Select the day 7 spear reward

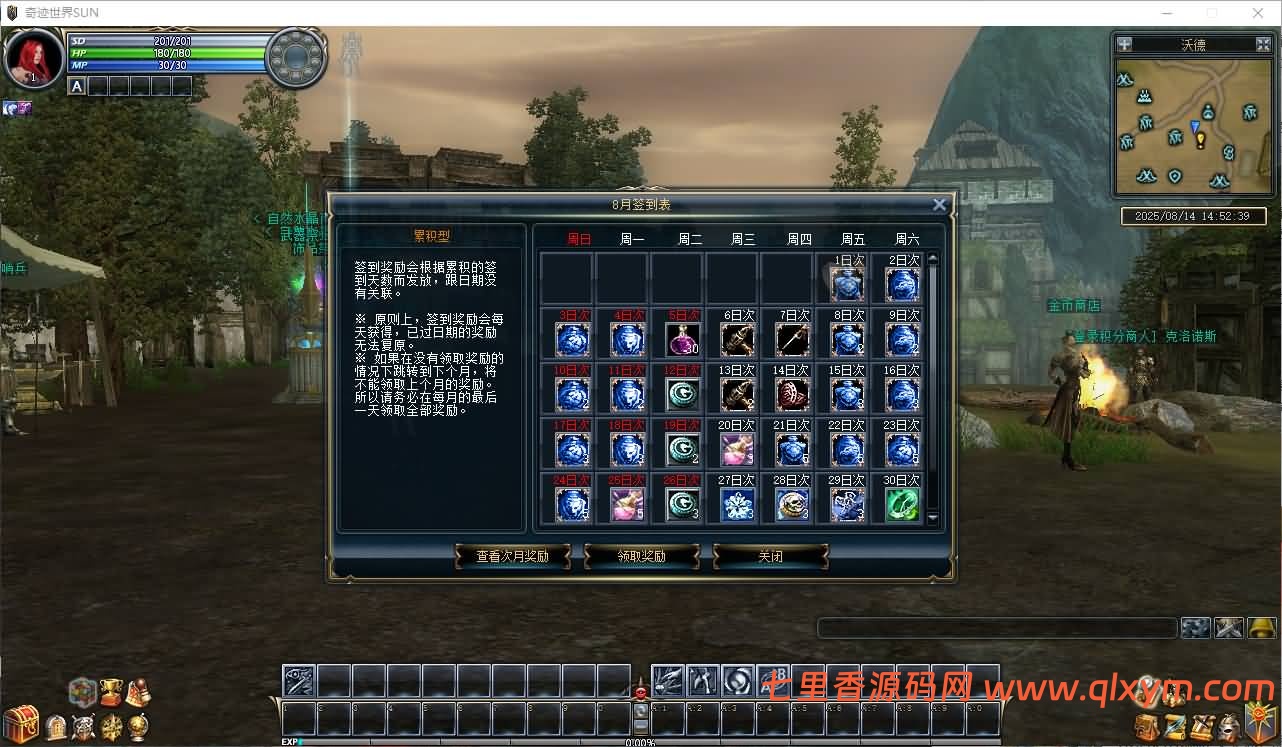(x=792, y=339)
